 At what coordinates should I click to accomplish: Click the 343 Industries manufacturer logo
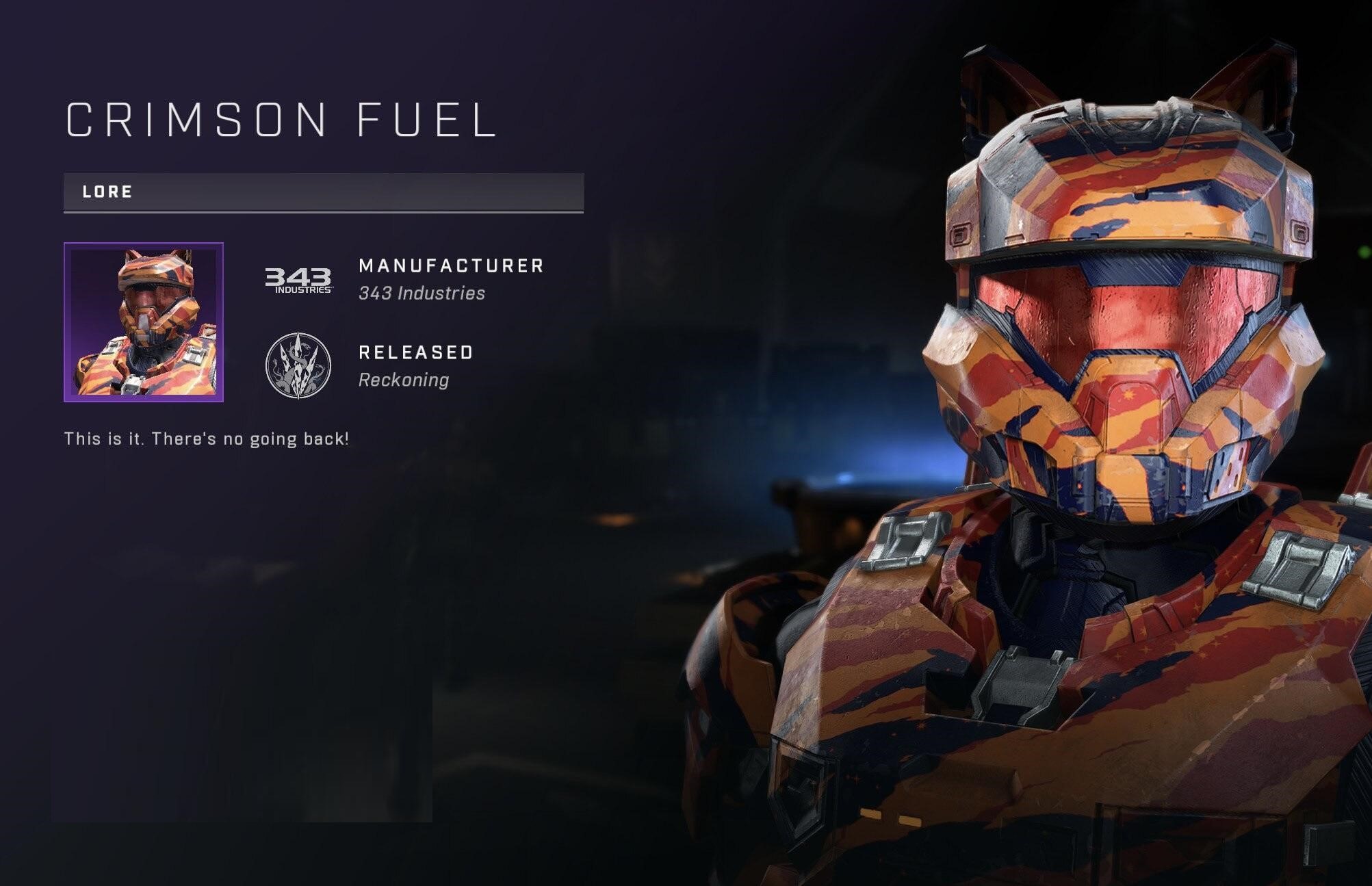coord(298,280)
